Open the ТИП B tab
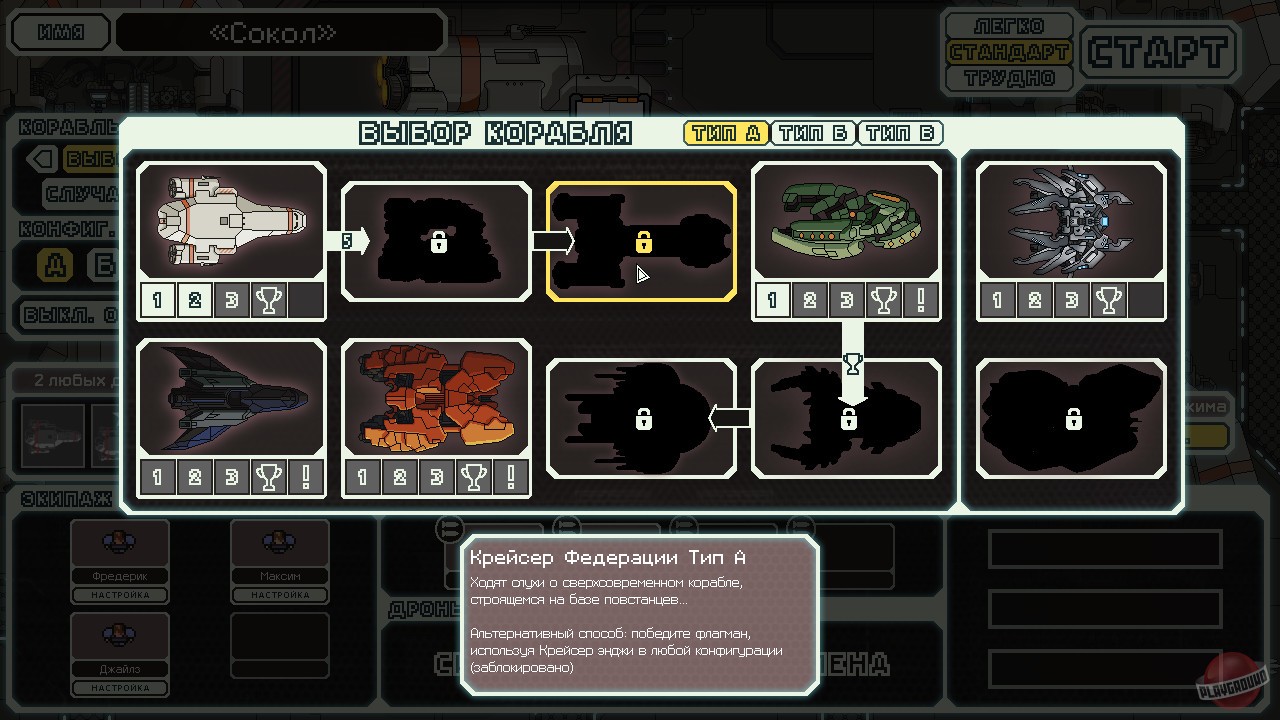This screenshot has width=1280, height=720. tap(812, 133)
